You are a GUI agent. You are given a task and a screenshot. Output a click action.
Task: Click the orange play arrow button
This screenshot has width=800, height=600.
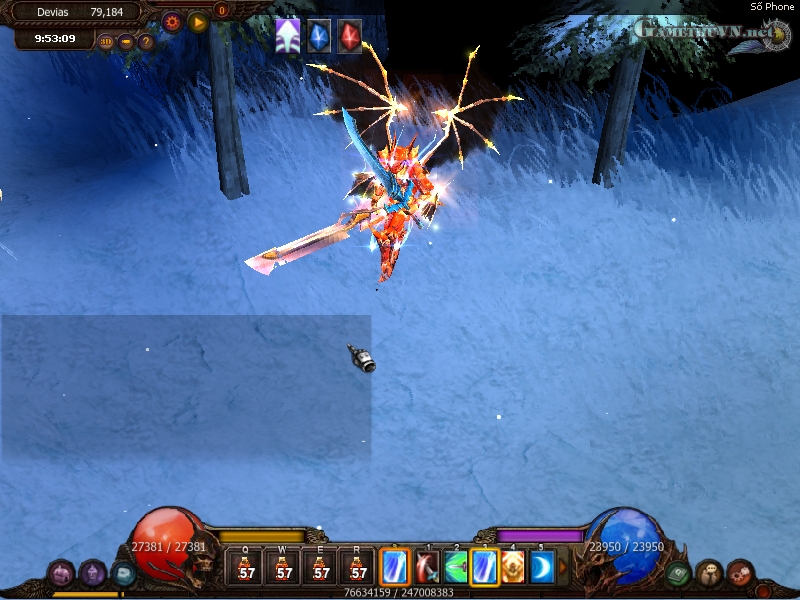tap(197, 20)
